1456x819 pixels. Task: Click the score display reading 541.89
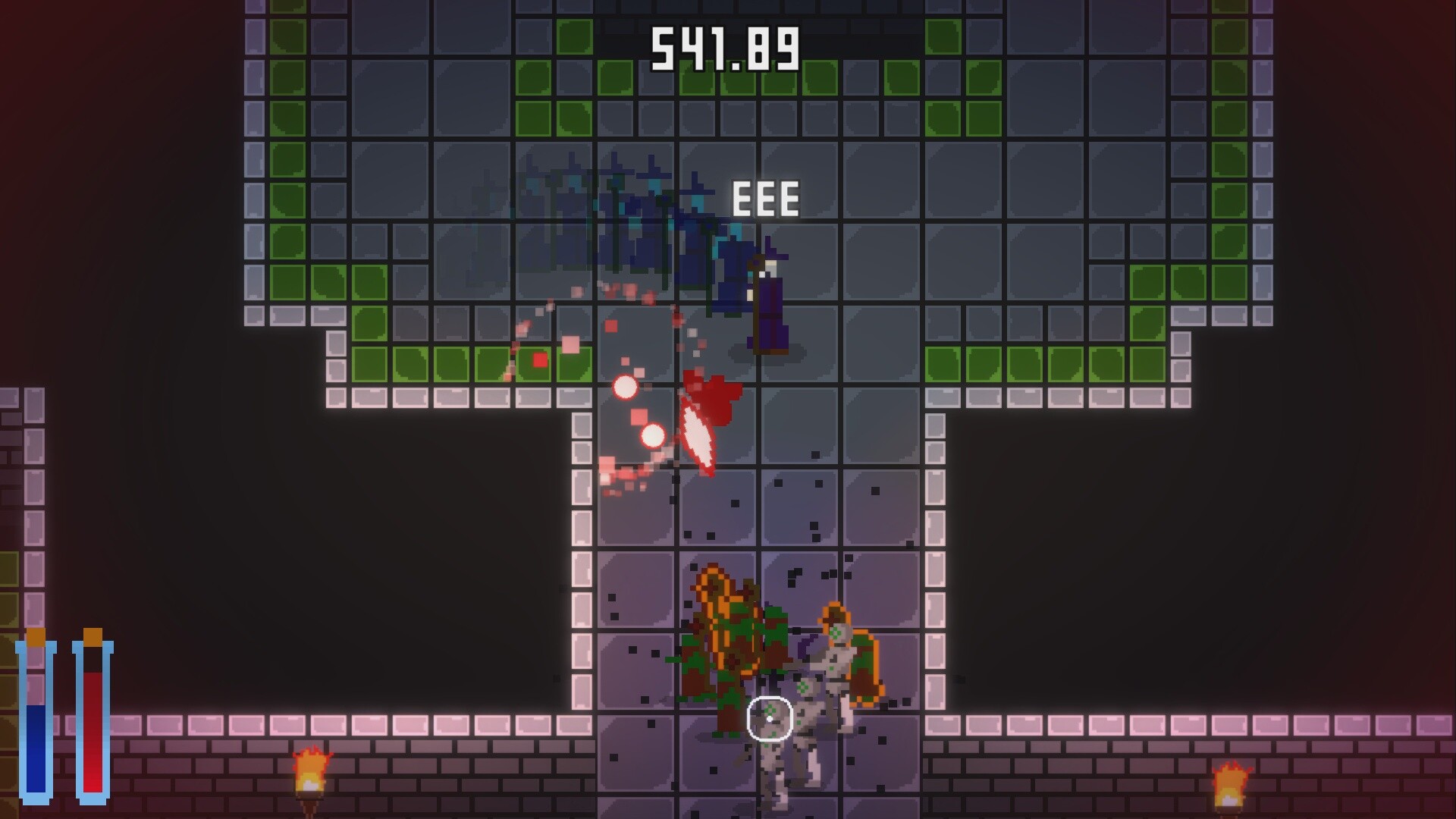(x=725, y=47)
